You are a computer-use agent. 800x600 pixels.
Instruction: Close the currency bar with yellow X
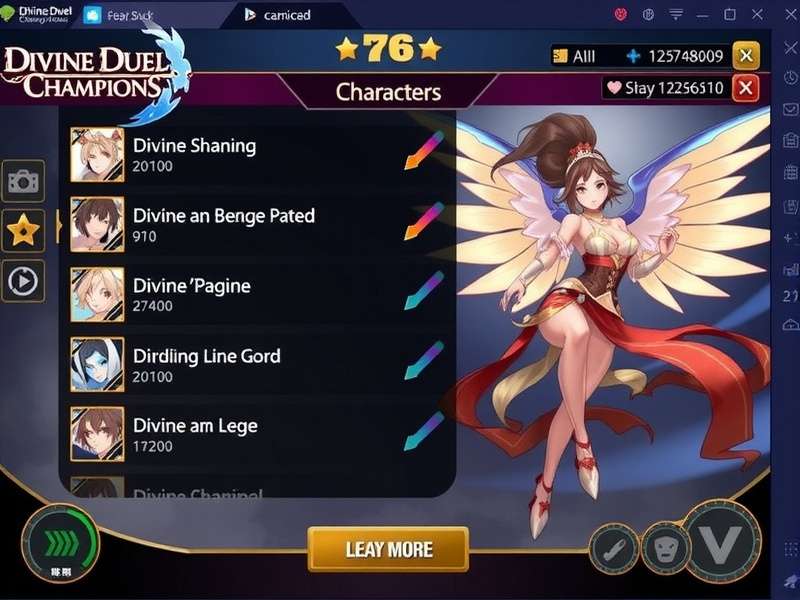746,56
